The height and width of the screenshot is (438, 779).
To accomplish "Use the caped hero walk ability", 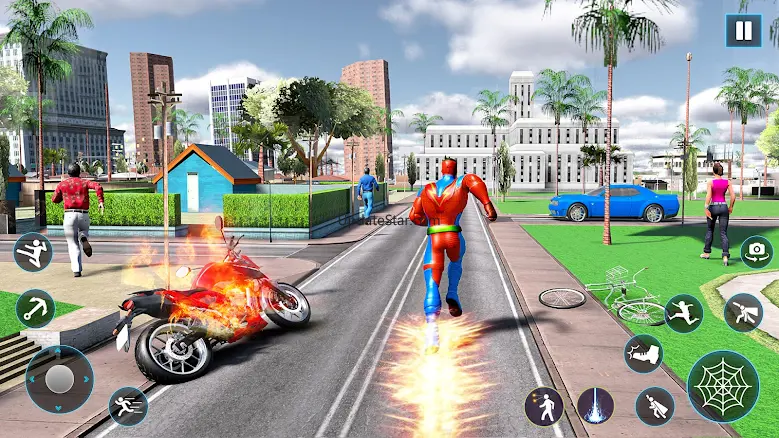I will [x=654, y=406].
